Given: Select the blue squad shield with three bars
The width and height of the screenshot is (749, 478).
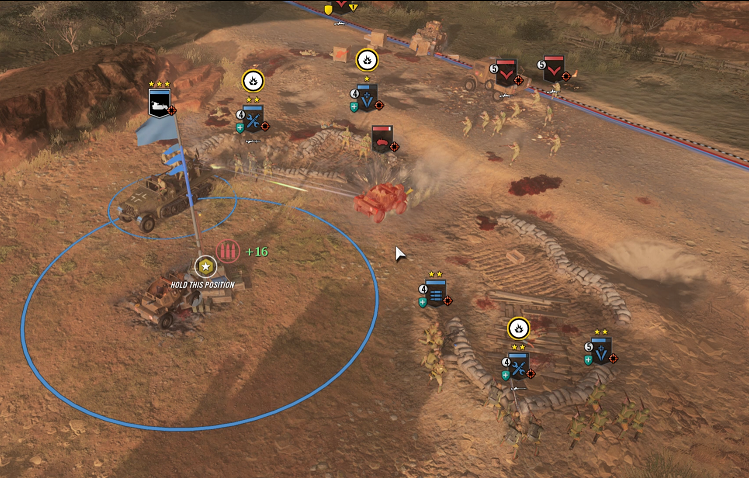Looking at the screenshot, I should coord(436,293).
